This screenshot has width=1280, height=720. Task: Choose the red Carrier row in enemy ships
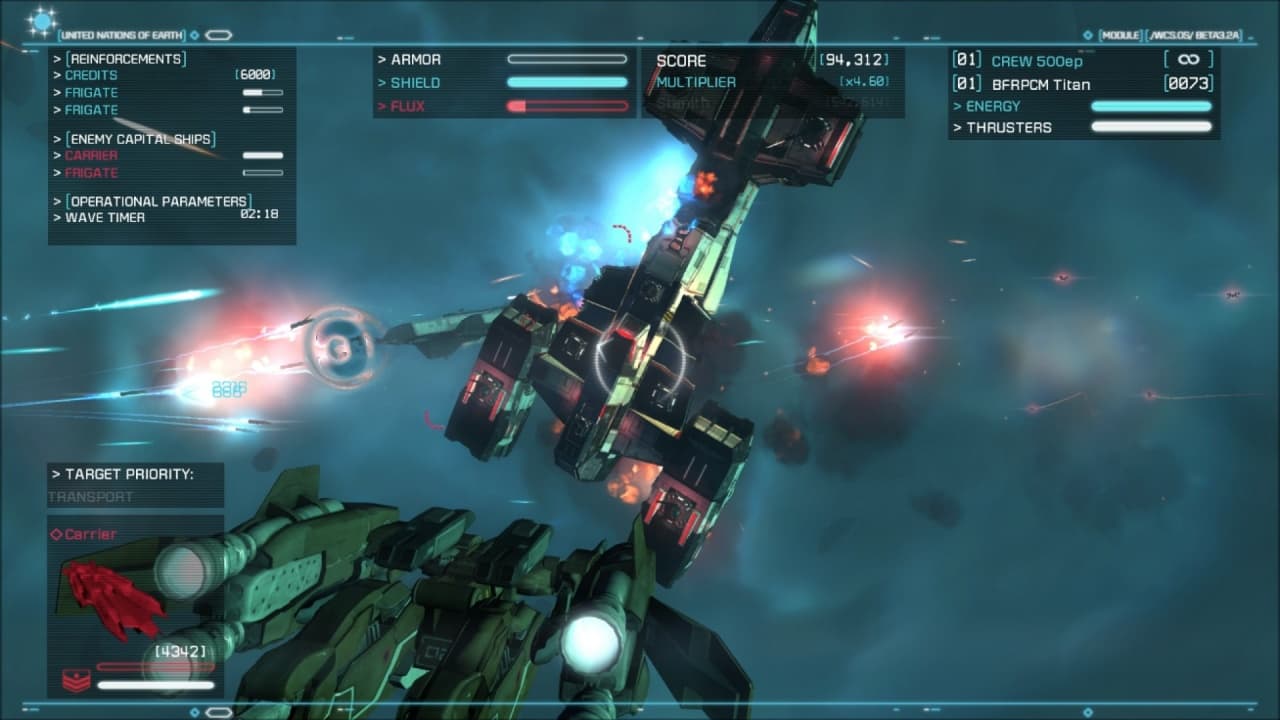point(91,155)
